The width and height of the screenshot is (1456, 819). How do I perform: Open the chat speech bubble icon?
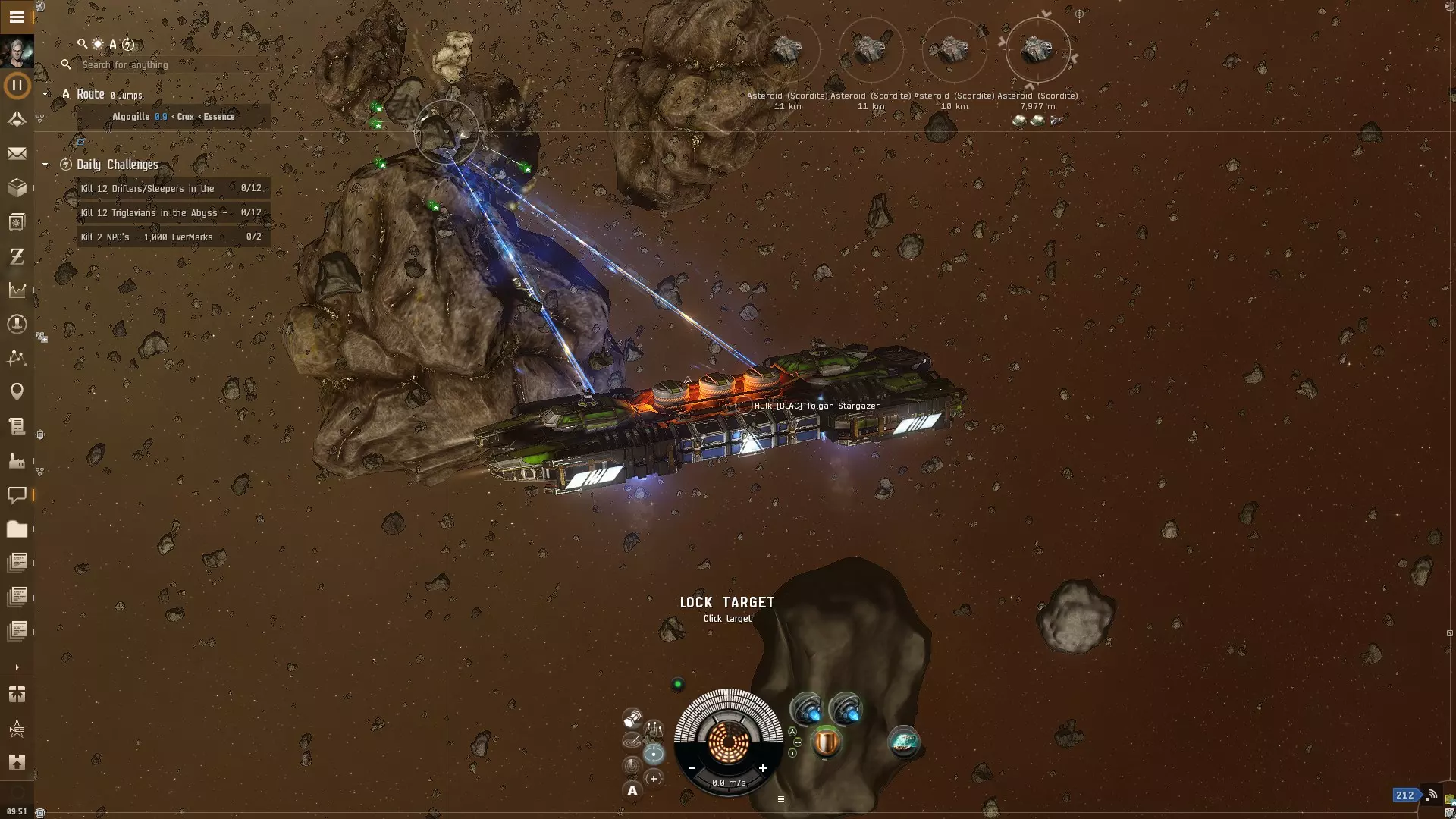pos(17,495)
